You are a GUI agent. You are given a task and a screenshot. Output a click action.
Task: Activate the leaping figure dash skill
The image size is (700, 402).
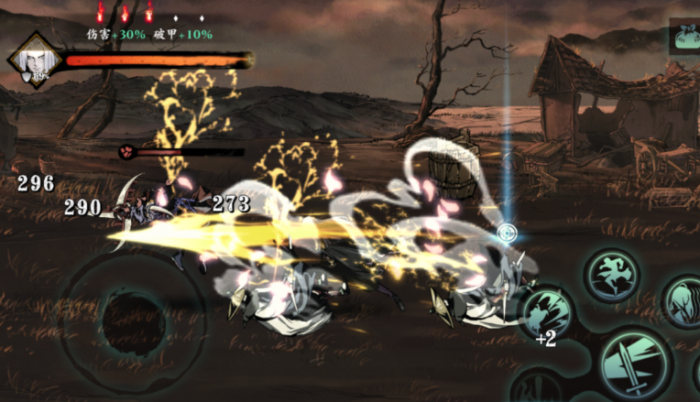tap(612, 274)
